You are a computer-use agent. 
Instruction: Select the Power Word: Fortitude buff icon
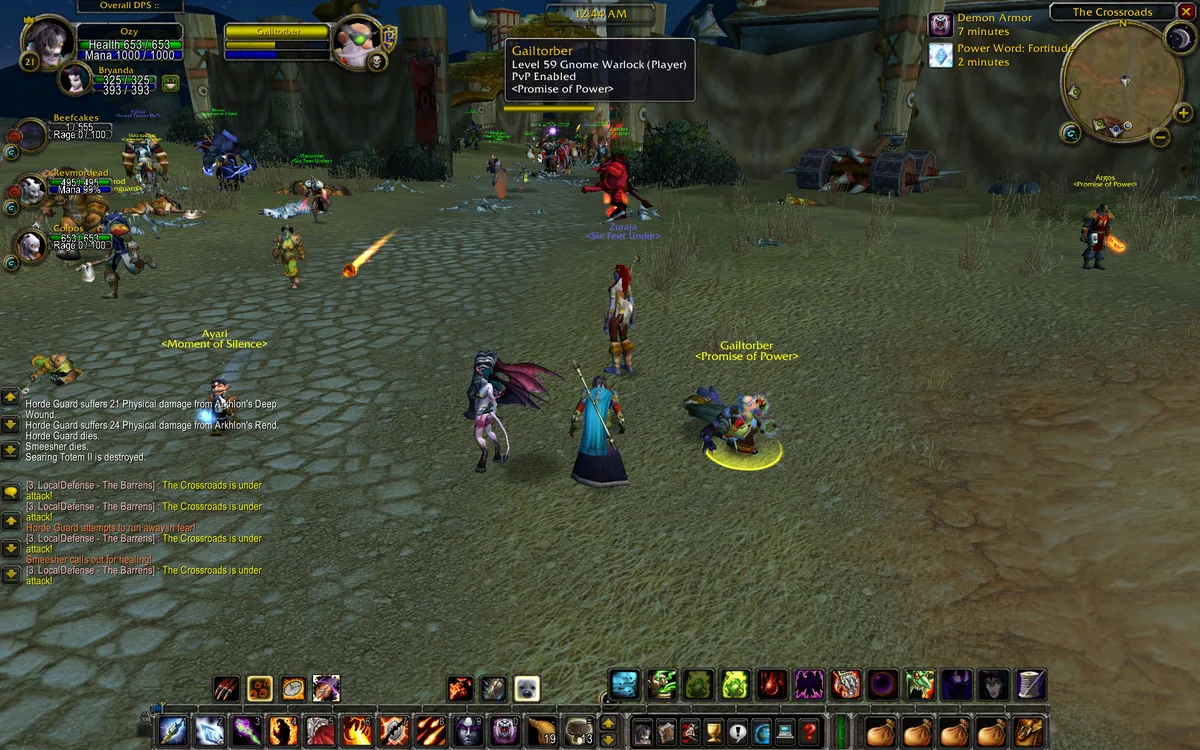pos(941,55)
